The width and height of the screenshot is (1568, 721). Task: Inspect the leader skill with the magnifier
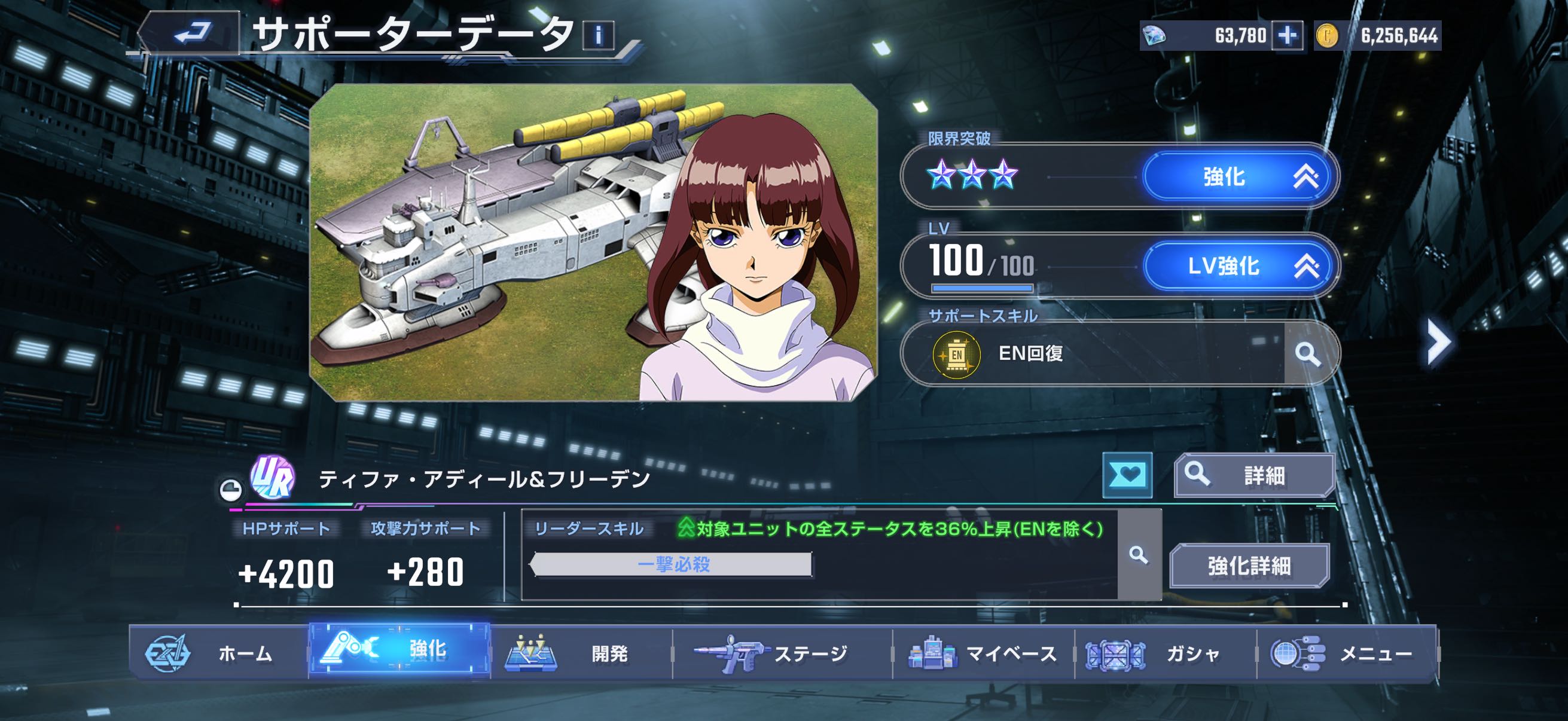(x=1138, y=555)
